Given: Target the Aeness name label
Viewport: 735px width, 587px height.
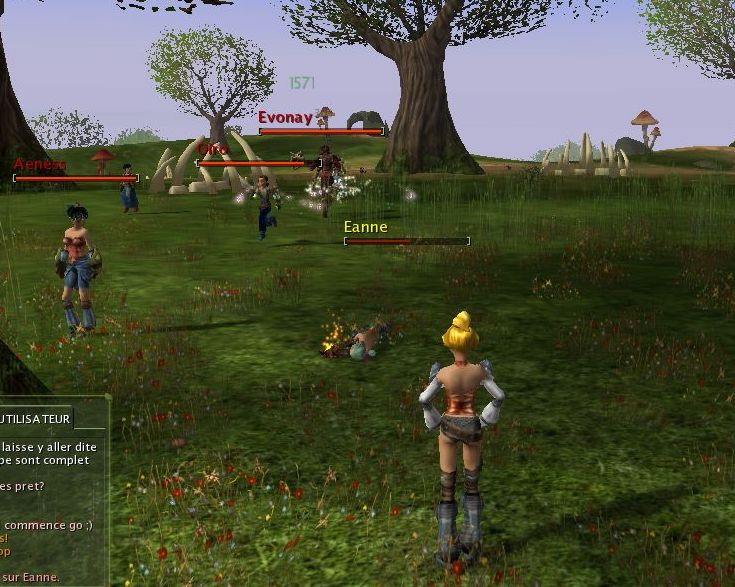Looking at the screenshot, I should point(41,164).
